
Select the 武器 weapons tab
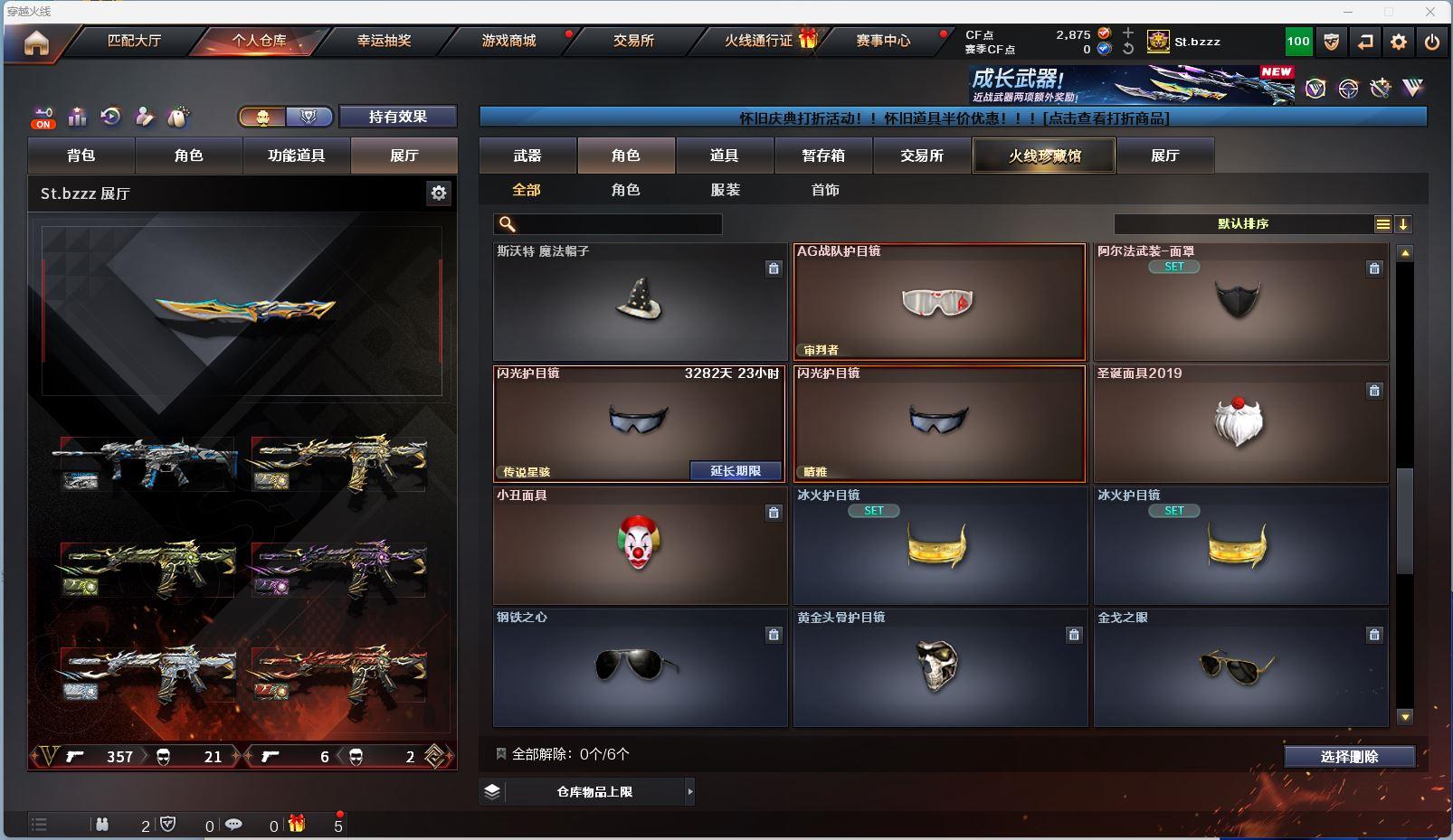tap(527, 156)
